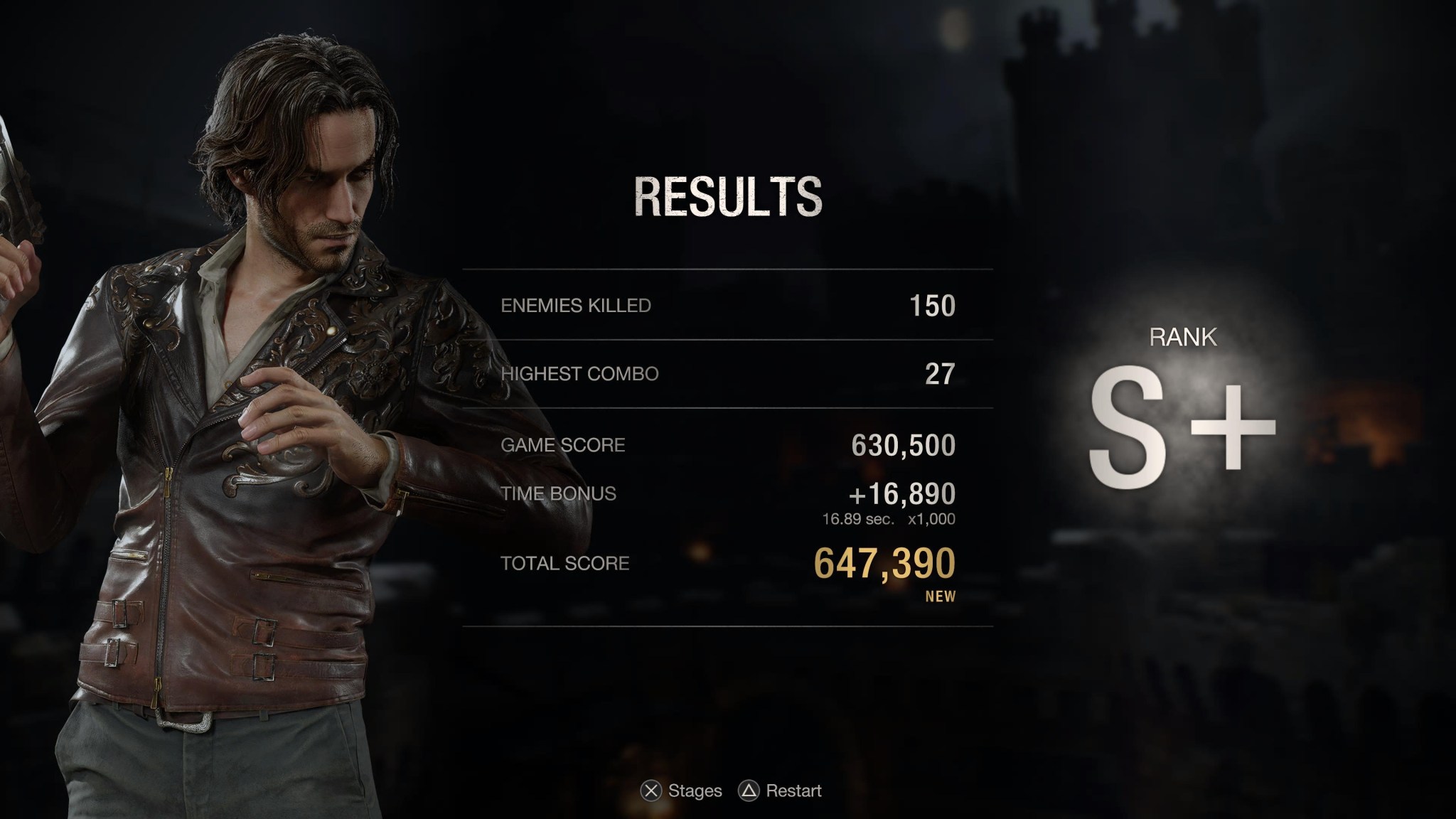
Task: Click the NEW score badge
Action: click(942, 596)
